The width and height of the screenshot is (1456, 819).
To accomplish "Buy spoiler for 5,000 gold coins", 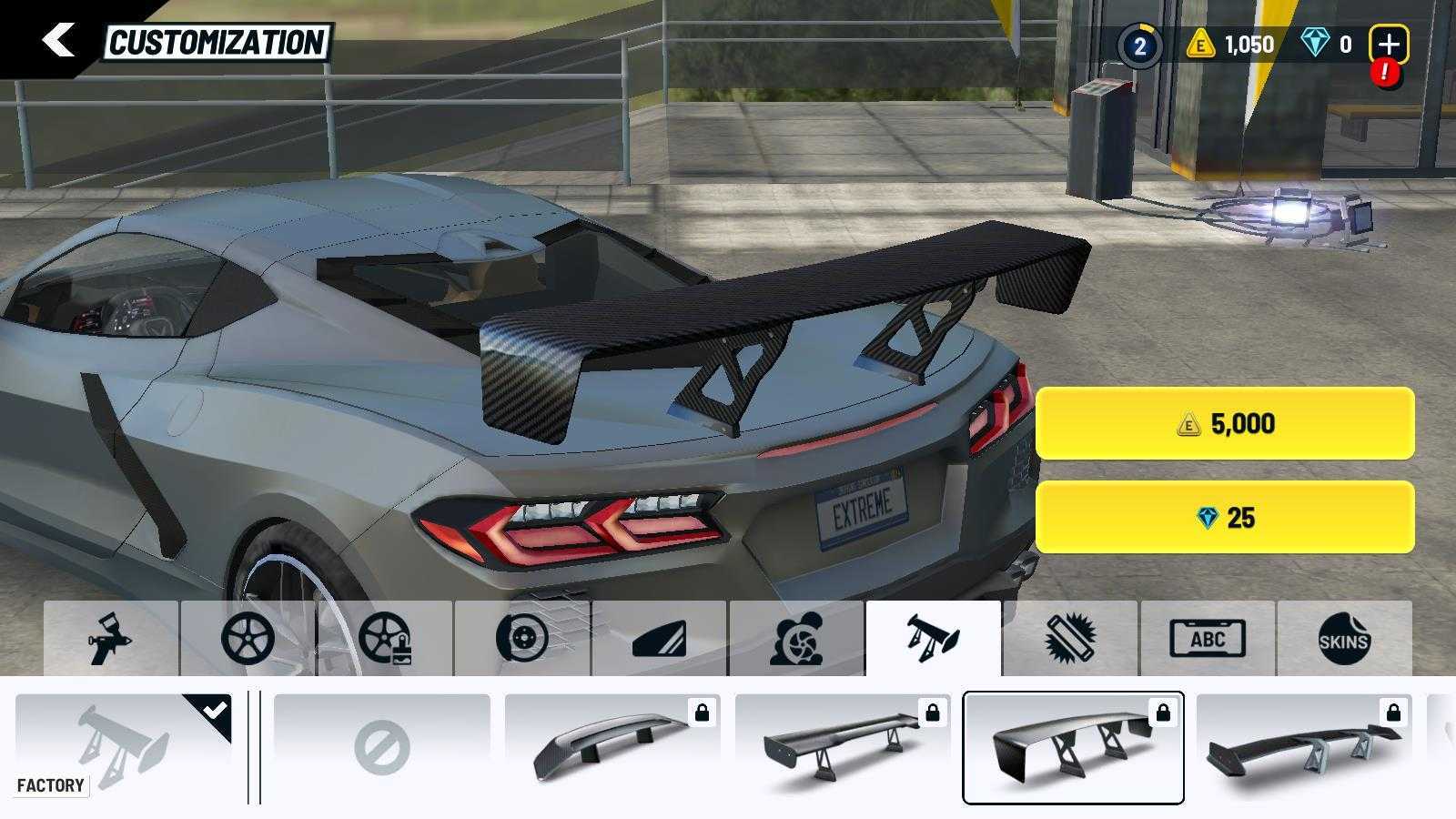I will [x=1225, y=424].
